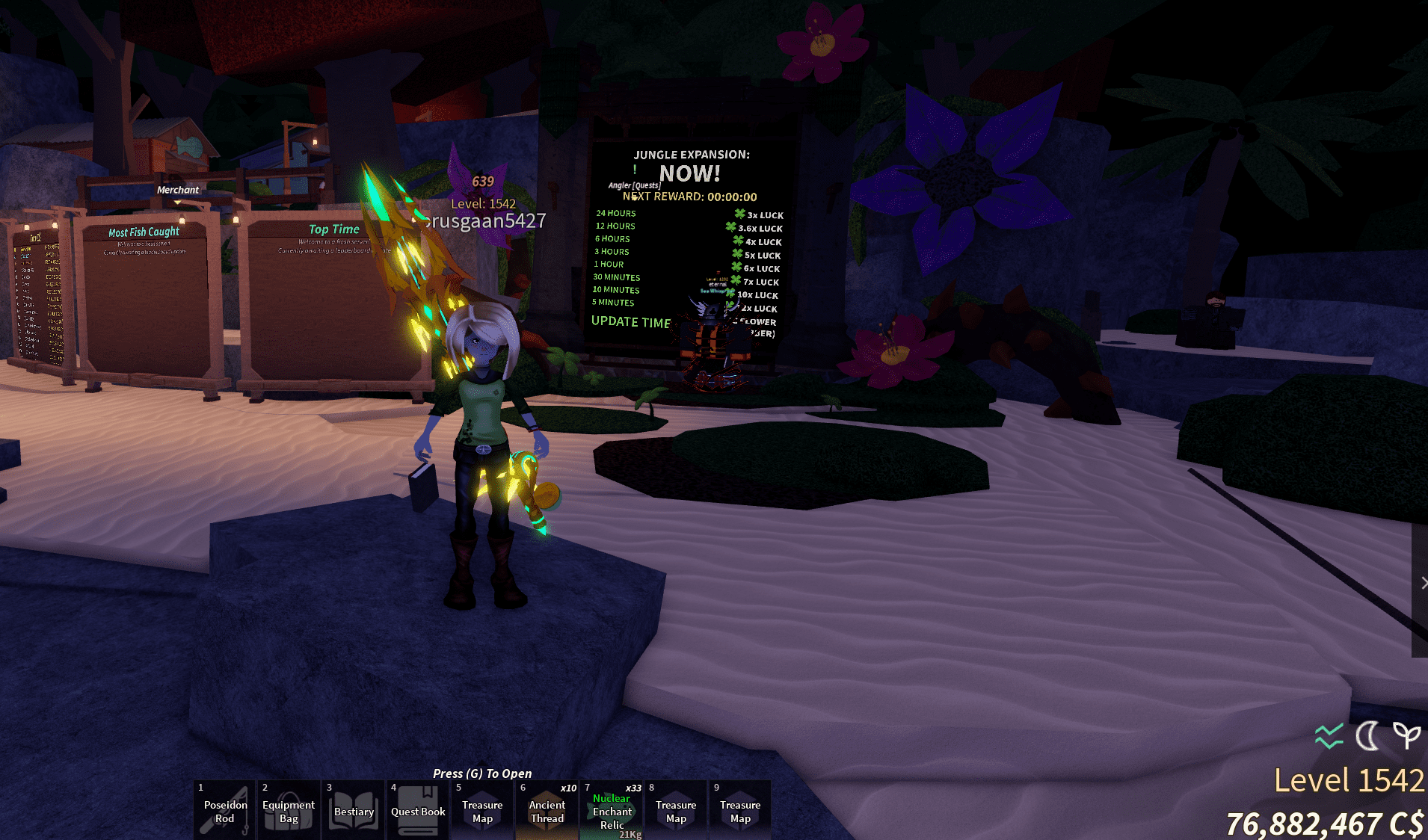Open the Quest Book in slot 4
Image resolution: width=1428 pixels, height=840 pixels.
pos(418,810)
